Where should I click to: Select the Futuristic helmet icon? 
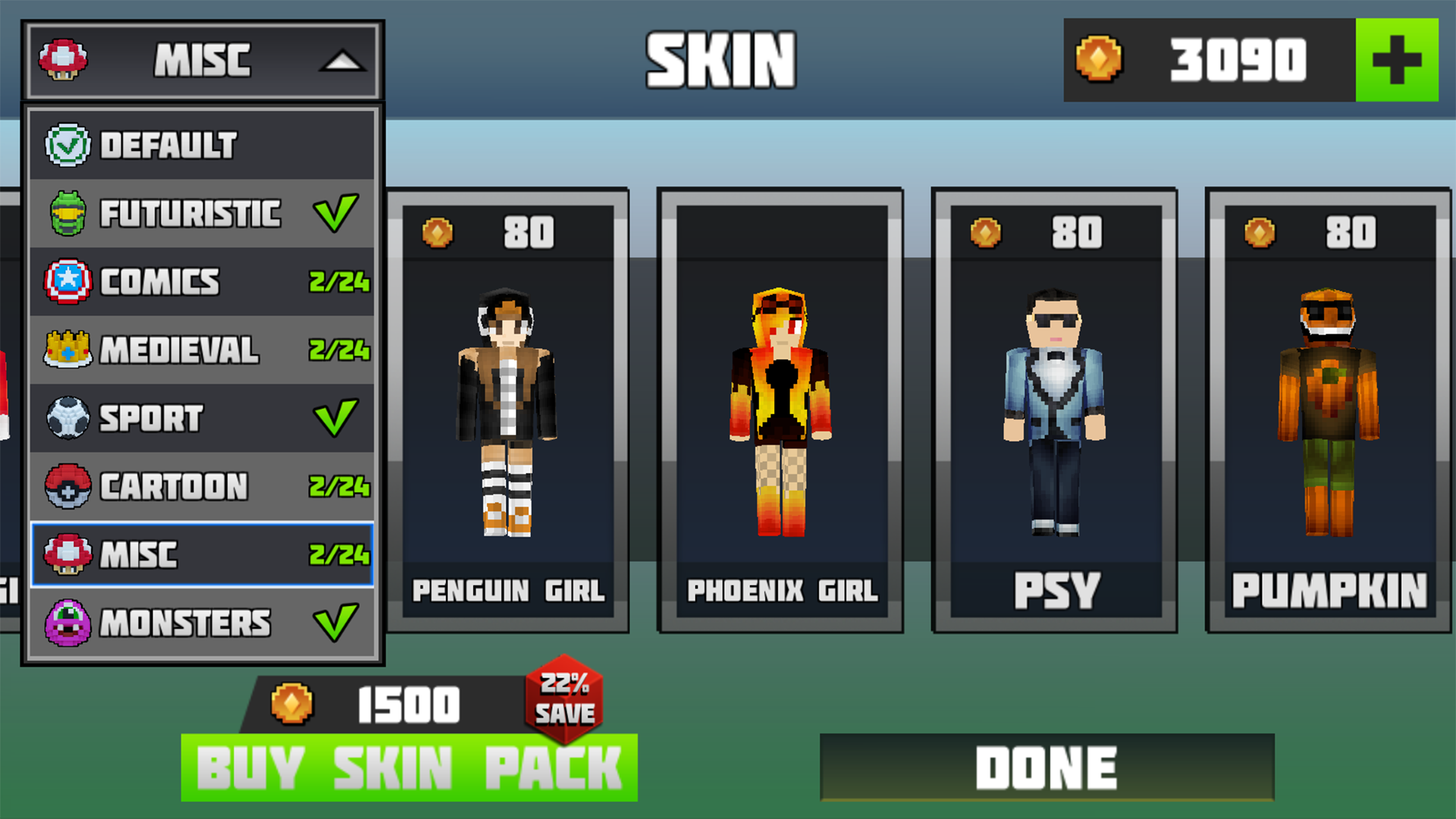tap(68, 214)
